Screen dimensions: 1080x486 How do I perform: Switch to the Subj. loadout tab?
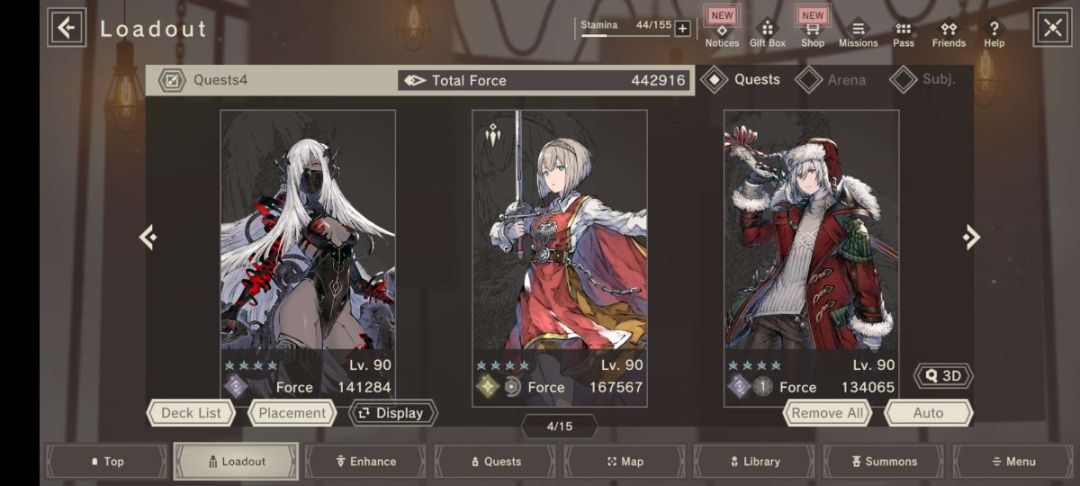click(x=924, y=80)
